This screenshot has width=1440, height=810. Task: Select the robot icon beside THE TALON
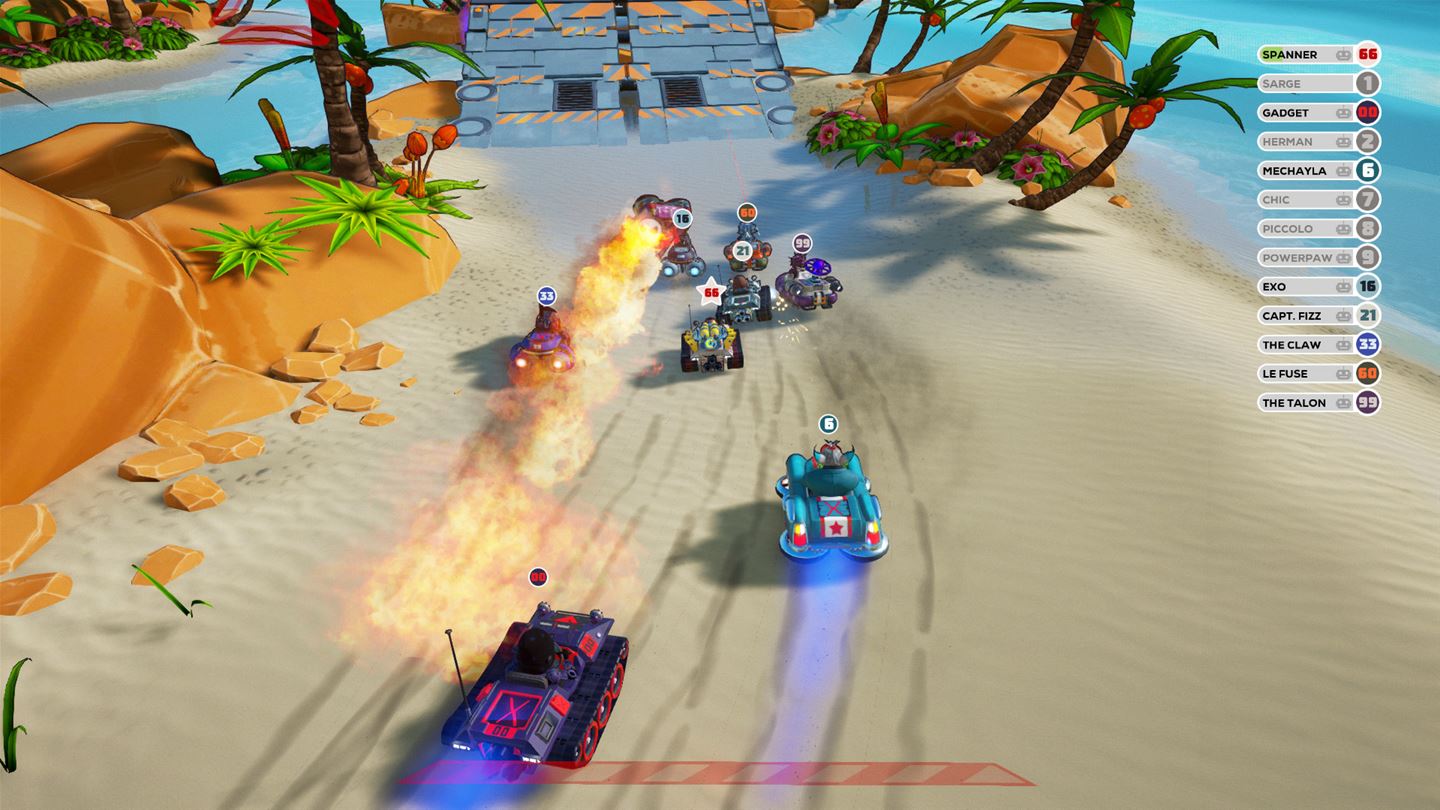pos(1341,402)
